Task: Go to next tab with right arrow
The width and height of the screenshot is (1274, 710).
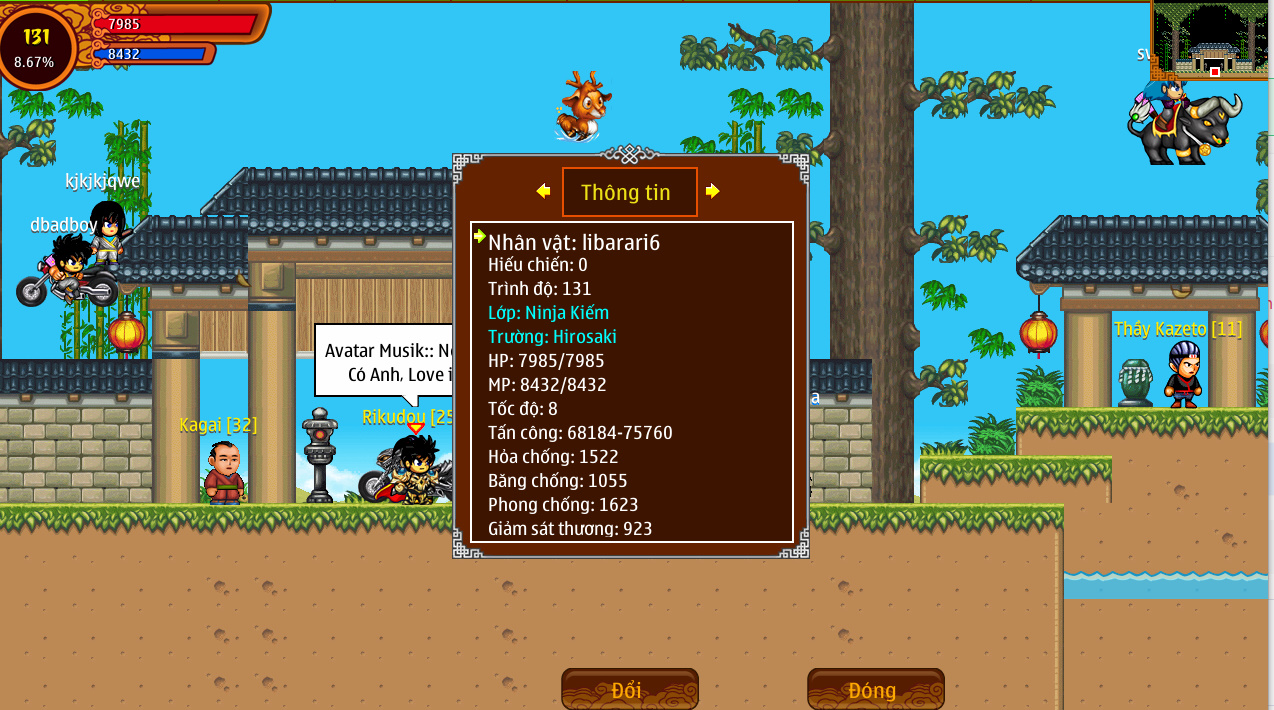Action: [712, 191]
